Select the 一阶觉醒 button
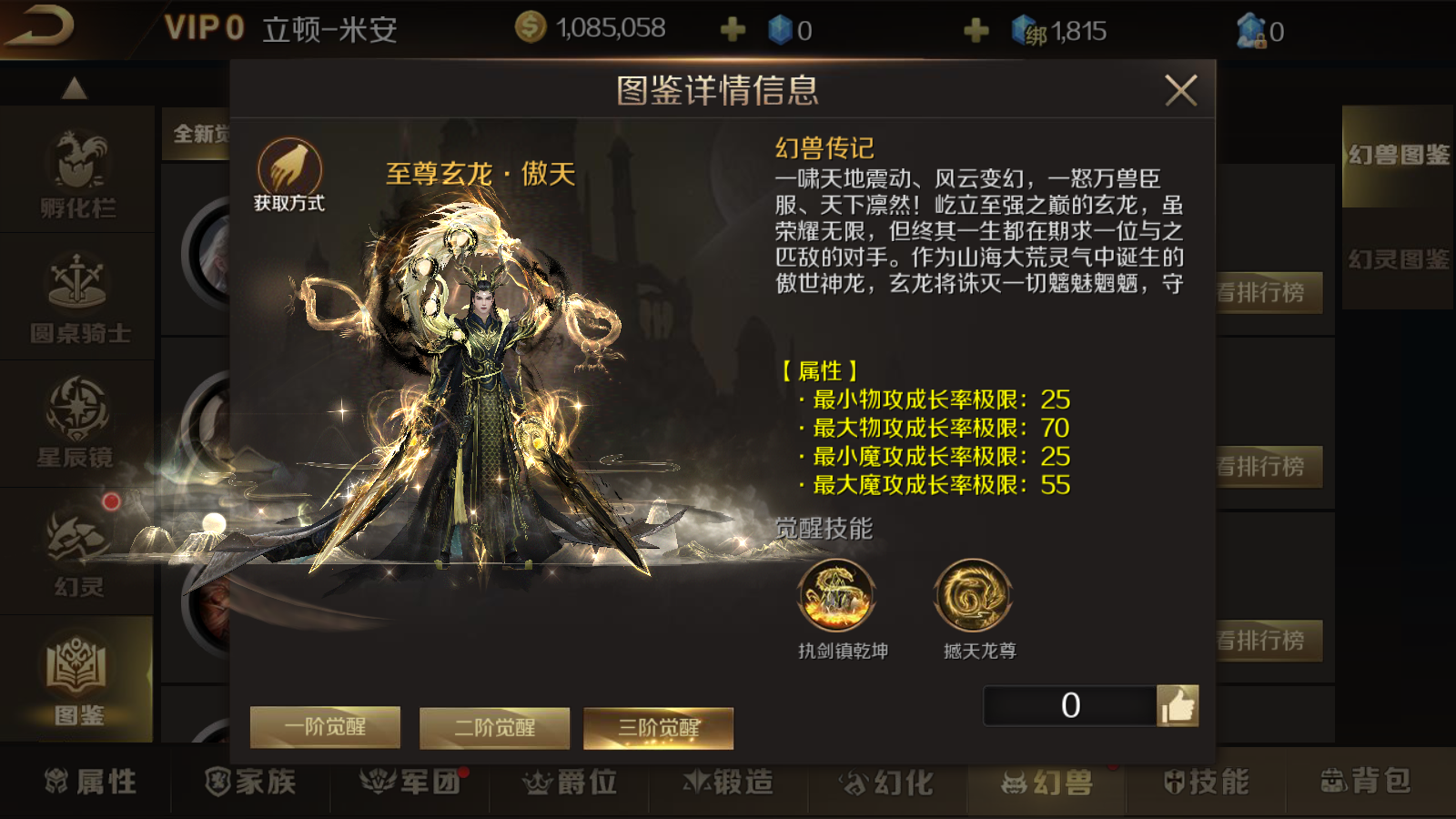This screenshot has width=1456, height=819. coord(325,727)
